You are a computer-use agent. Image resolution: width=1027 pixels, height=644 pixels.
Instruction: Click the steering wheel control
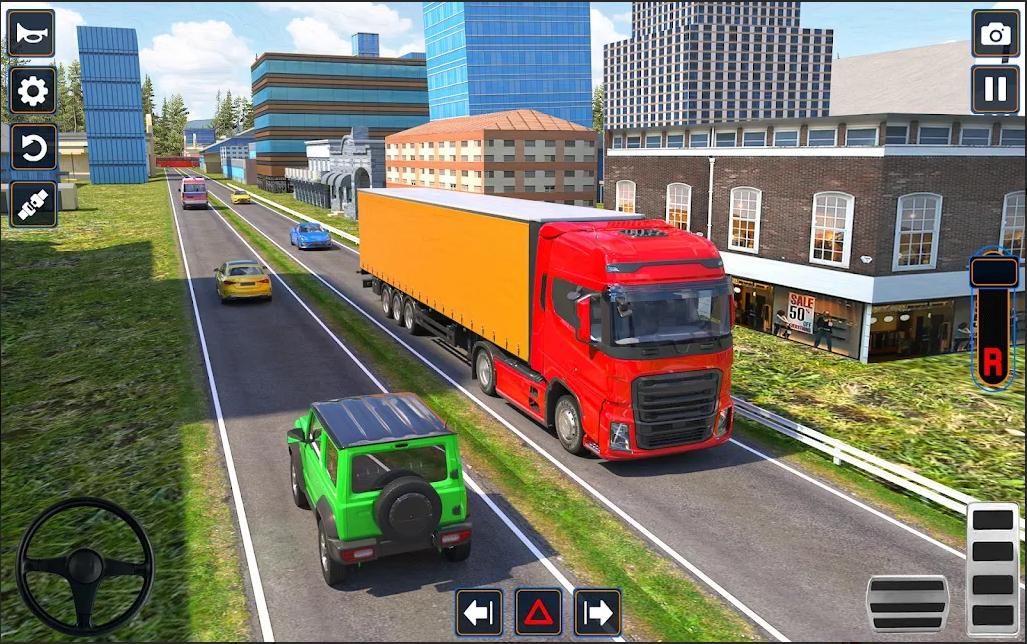(x=85, y=566)
